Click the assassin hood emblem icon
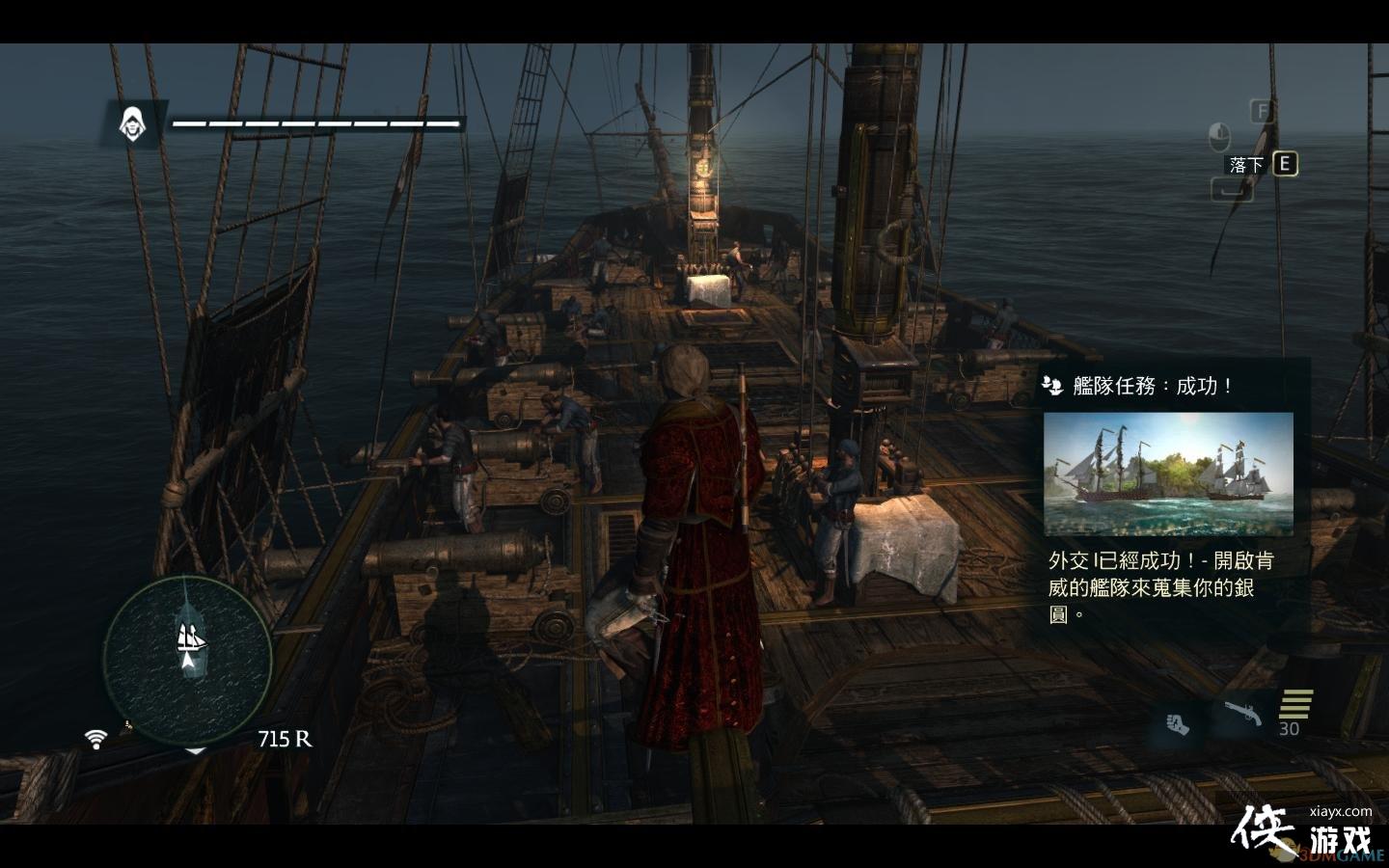This screenshot has height=868, width=1389. (x=131, y=123)
